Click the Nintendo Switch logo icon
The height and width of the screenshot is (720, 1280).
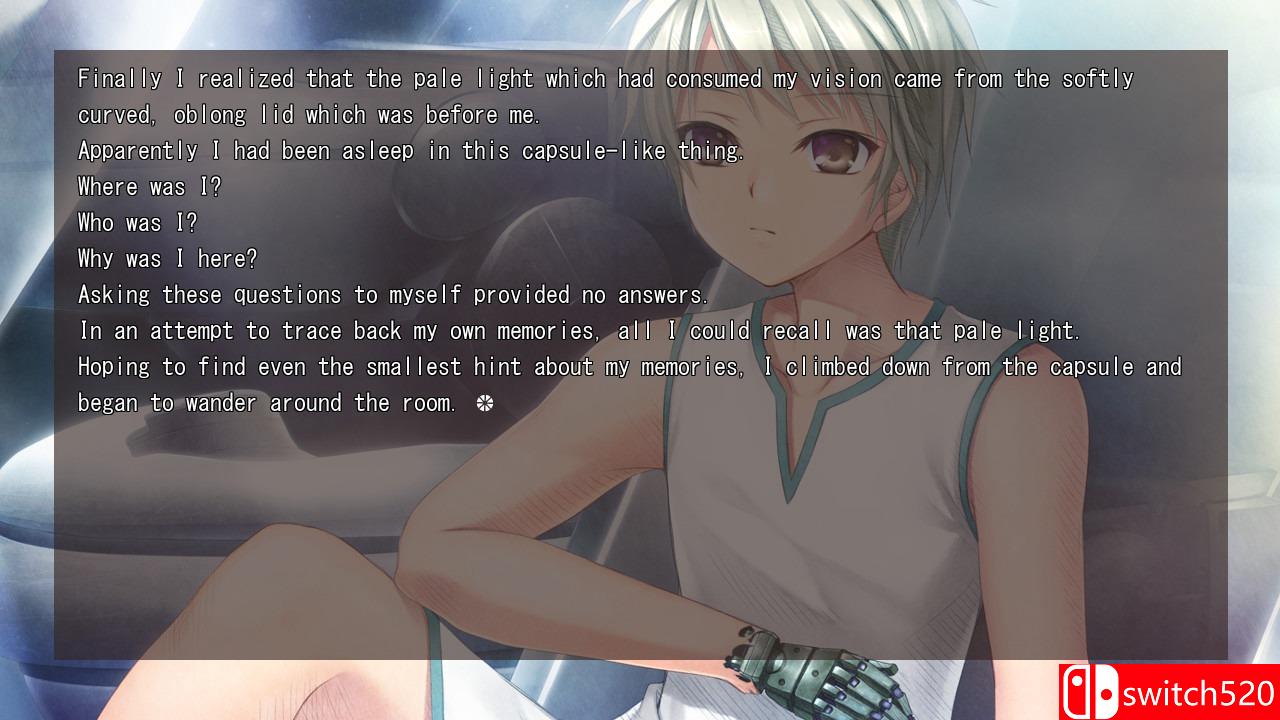coord(1093,691)
